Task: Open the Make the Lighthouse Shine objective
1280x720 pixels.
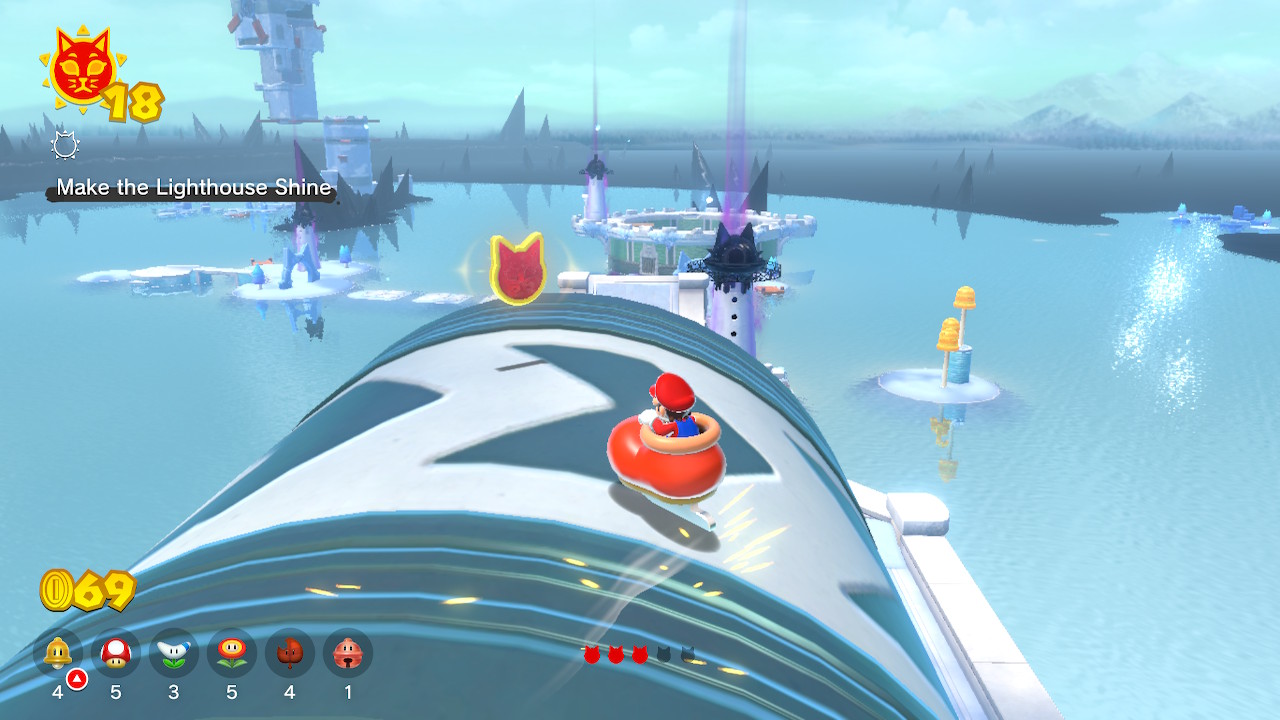Action: click(x=193, y=187)
